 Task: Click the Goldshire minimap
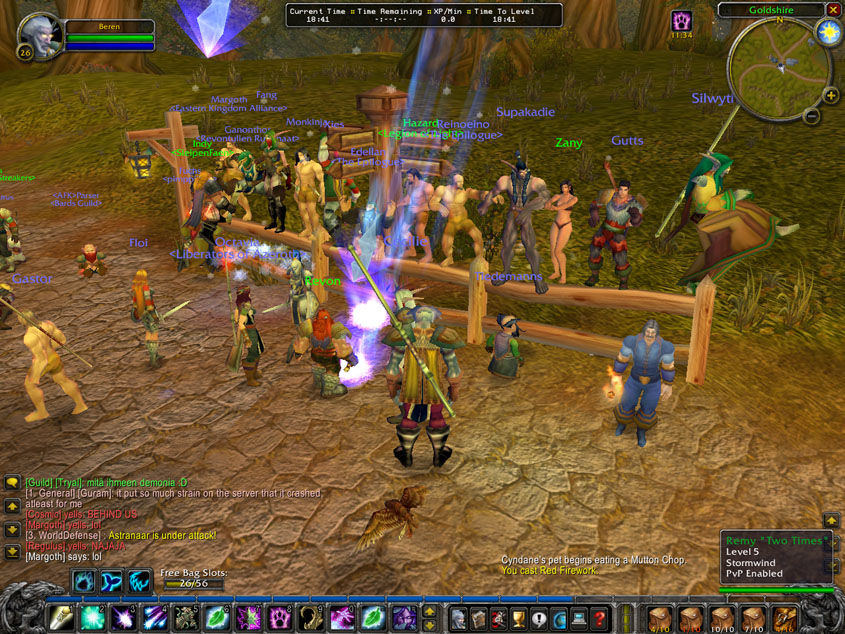(x=778, y=68)
